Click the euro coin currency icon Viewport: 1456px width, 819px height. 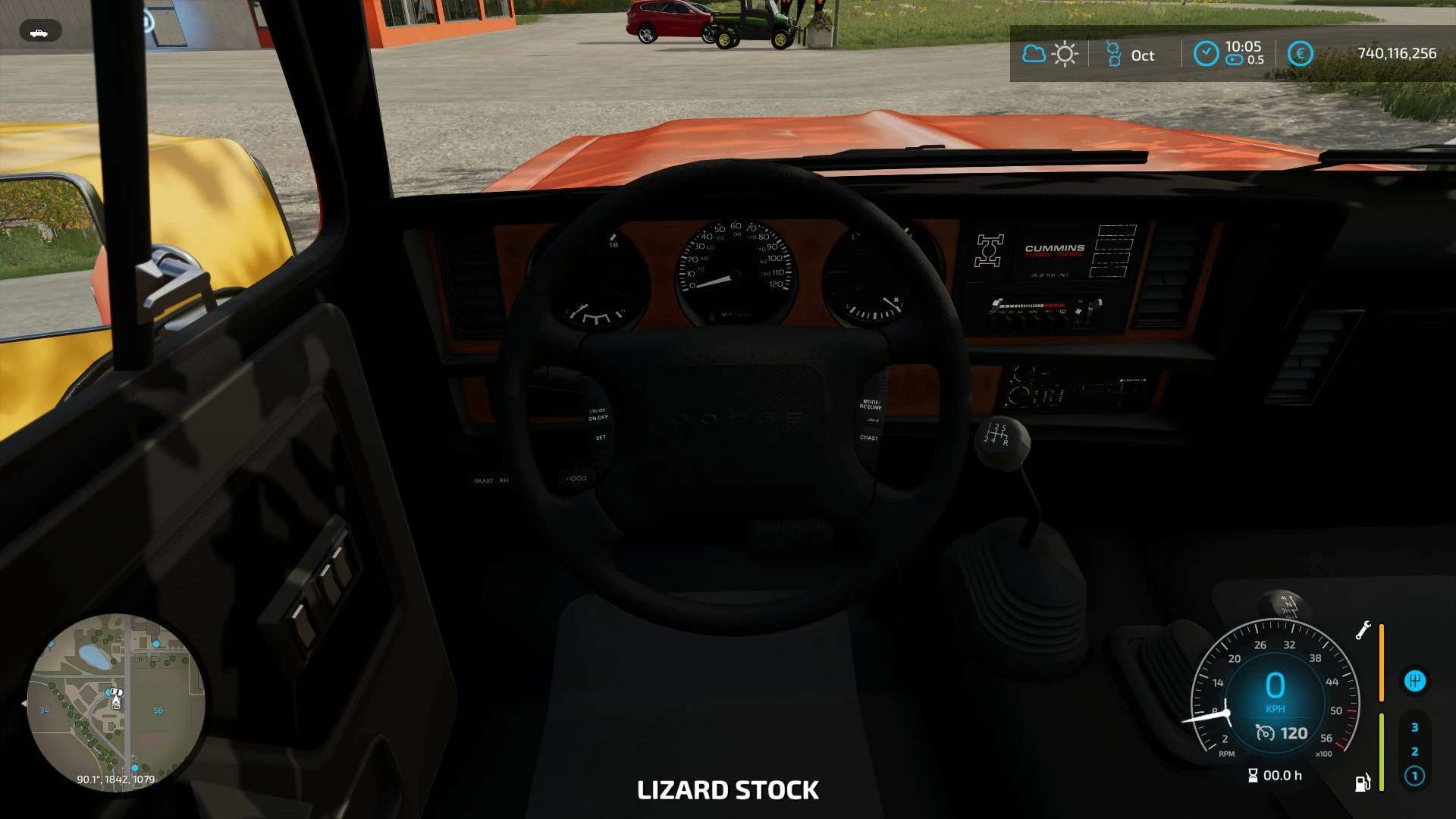1300,54
